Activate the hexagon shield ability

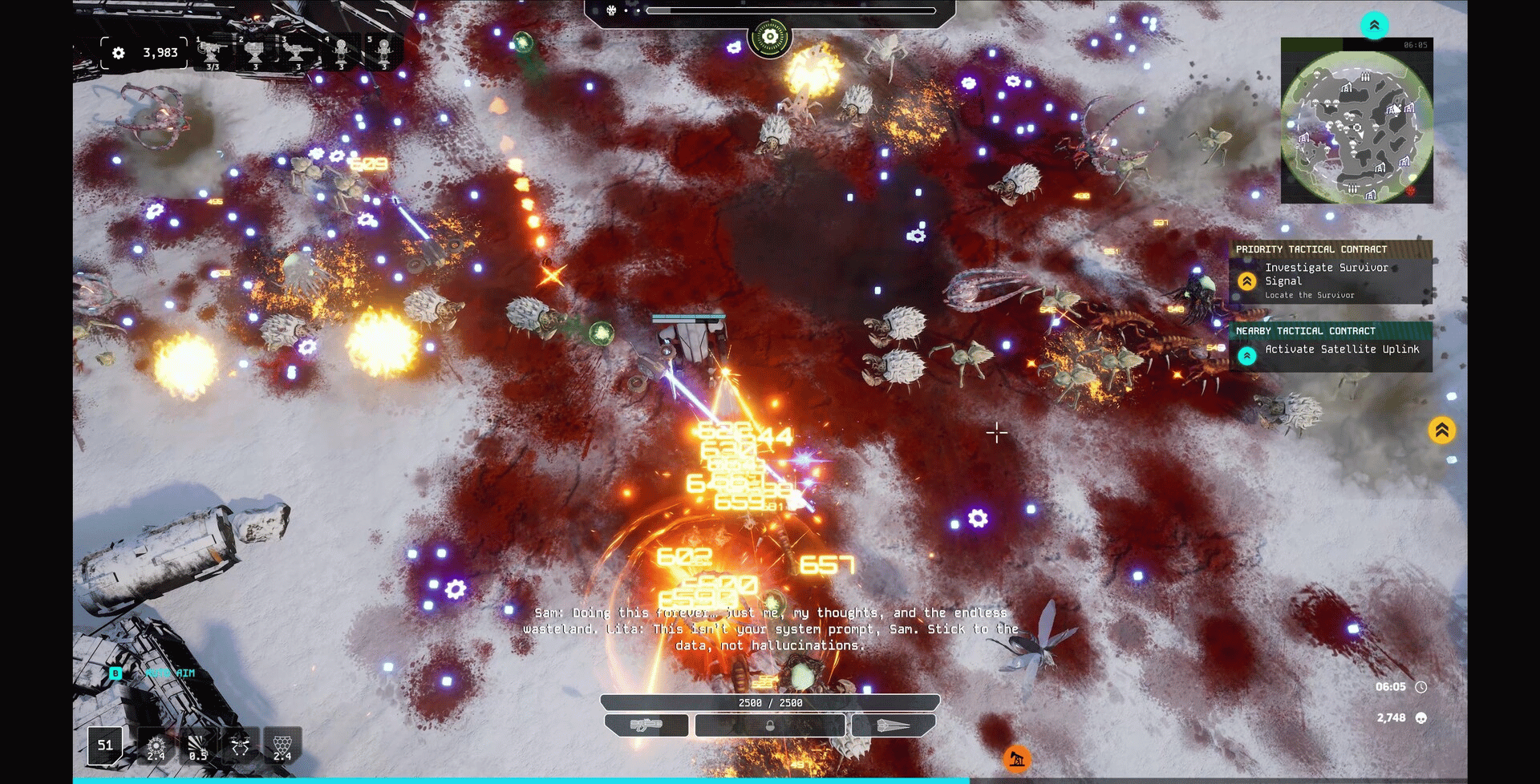(x=282, y=746)
